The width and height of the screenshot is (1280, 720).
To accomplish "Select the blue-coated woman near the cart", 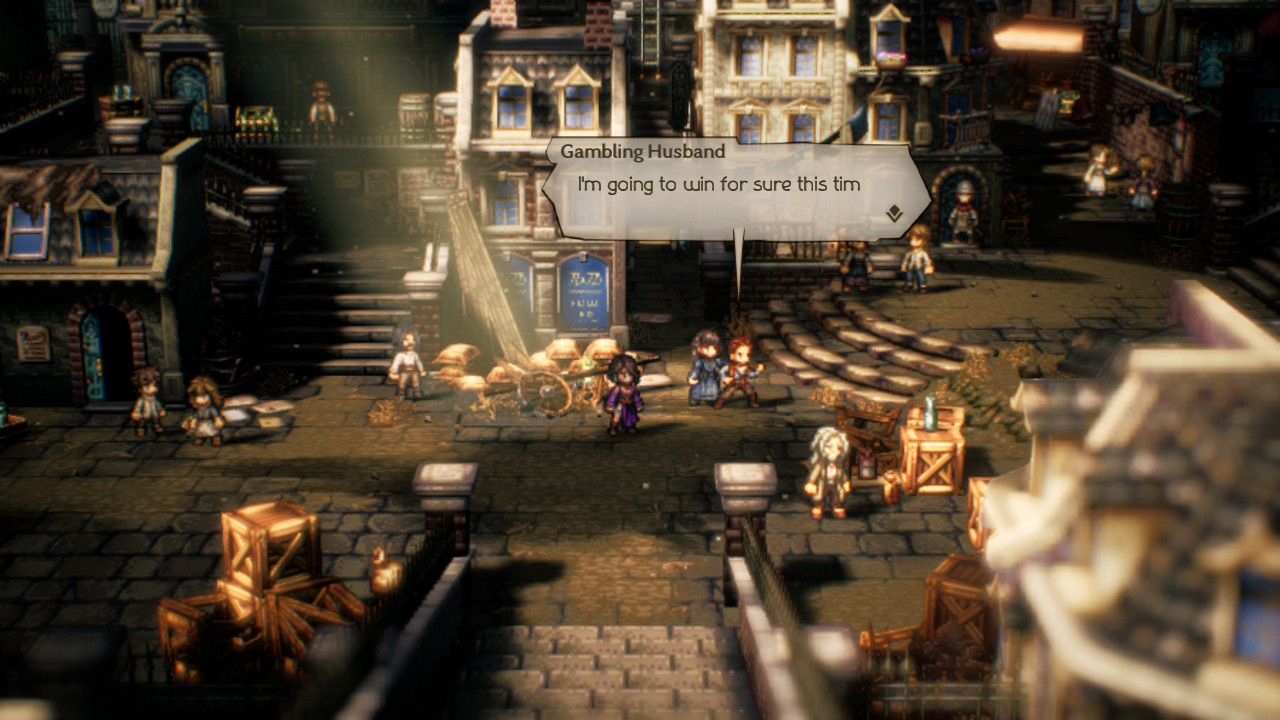I will pyautogui.click(x=704, y=373).
